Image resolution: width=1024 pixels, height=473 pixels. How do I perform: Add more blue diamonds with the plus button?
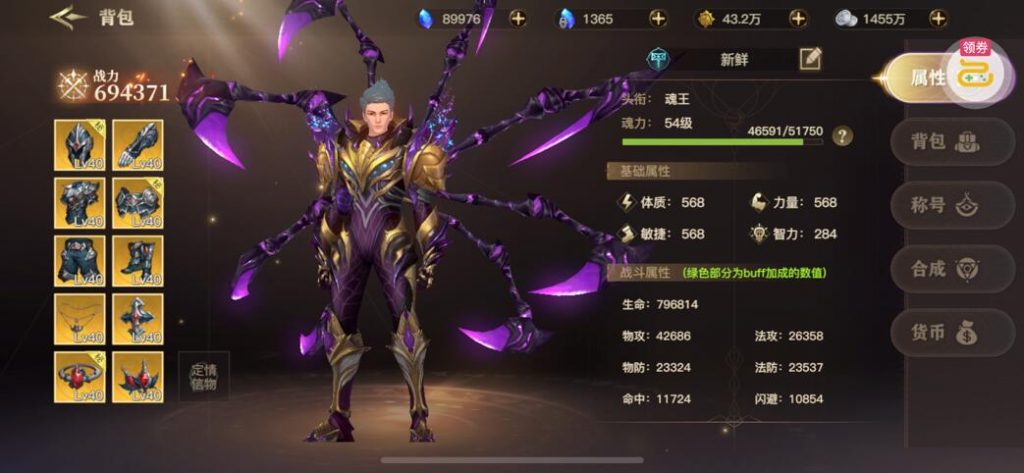coord(517,18)
